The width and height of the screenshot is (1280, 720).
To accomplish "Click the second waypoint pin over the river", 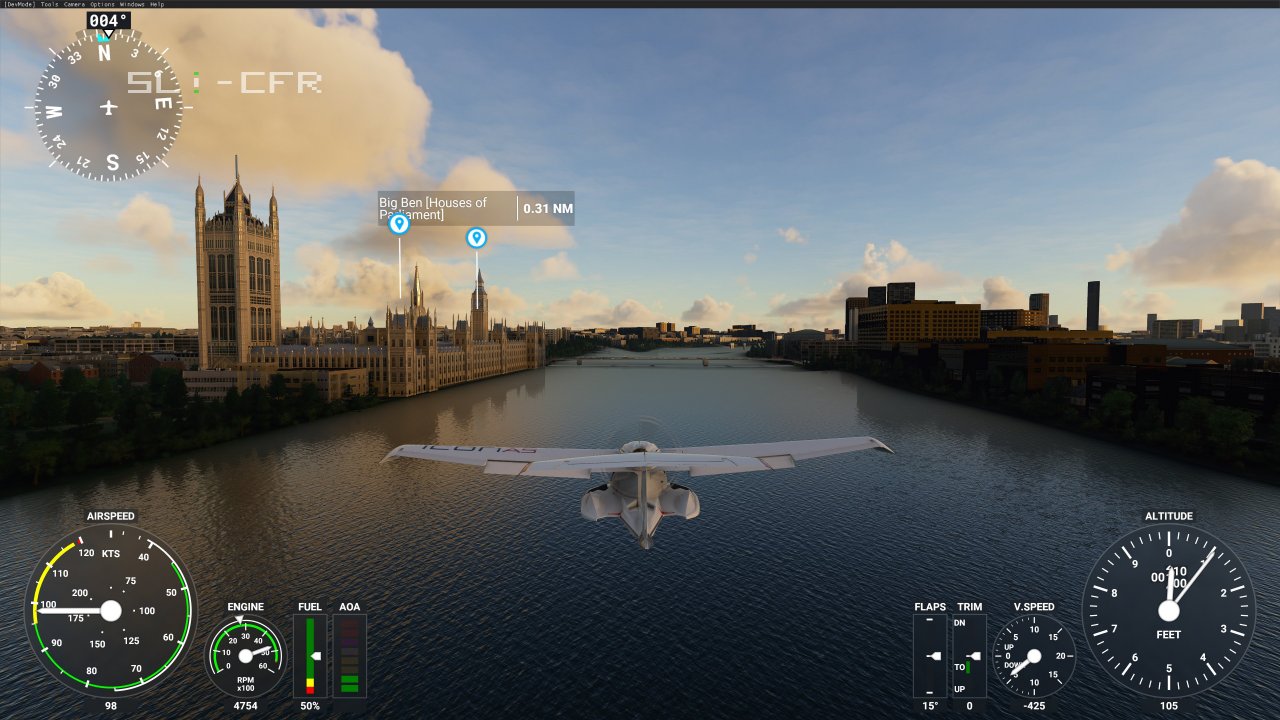I will [x=476, y=238].
